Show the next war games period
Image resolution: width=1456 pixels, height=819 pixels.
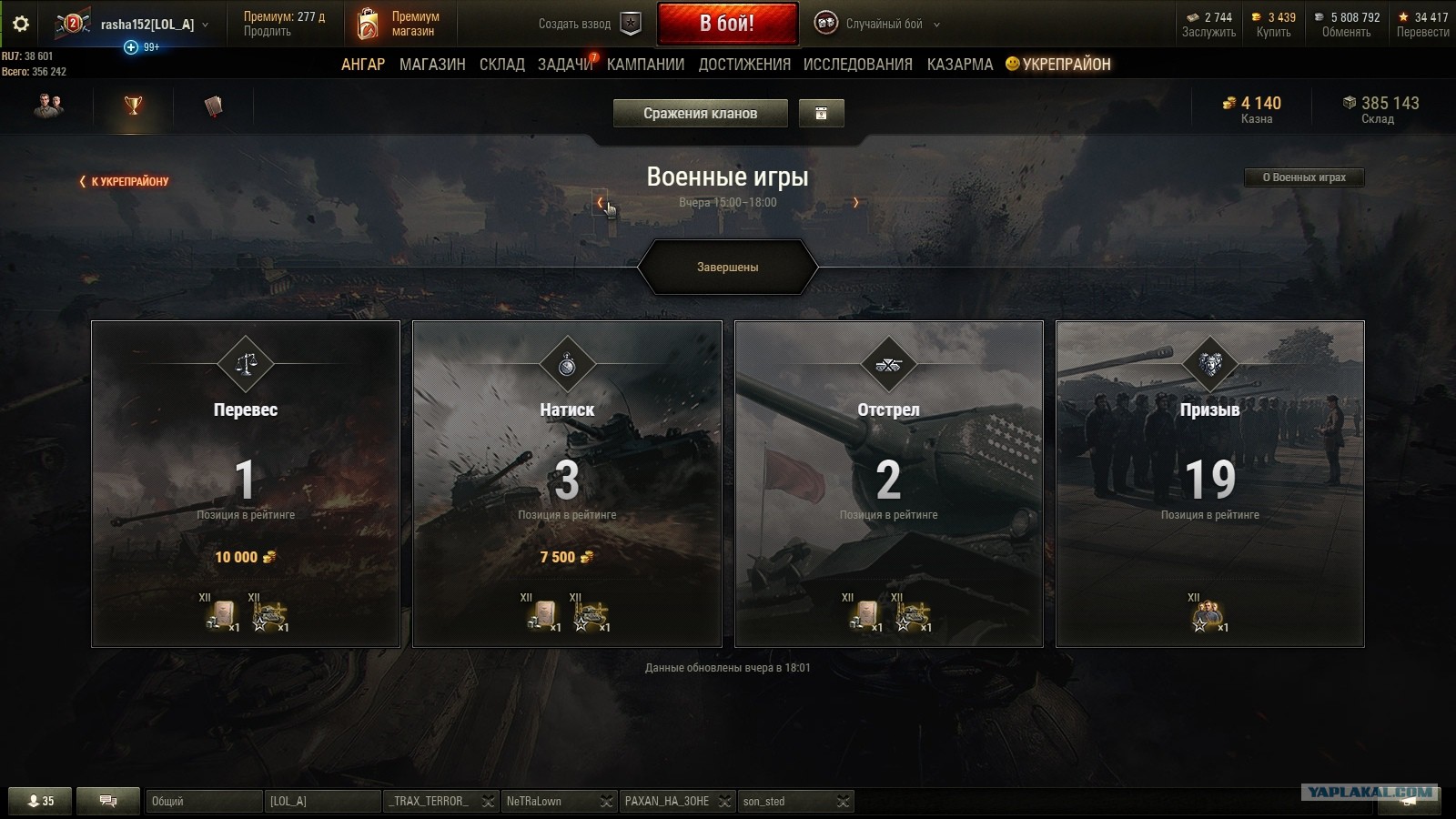[x=855, y=202]
